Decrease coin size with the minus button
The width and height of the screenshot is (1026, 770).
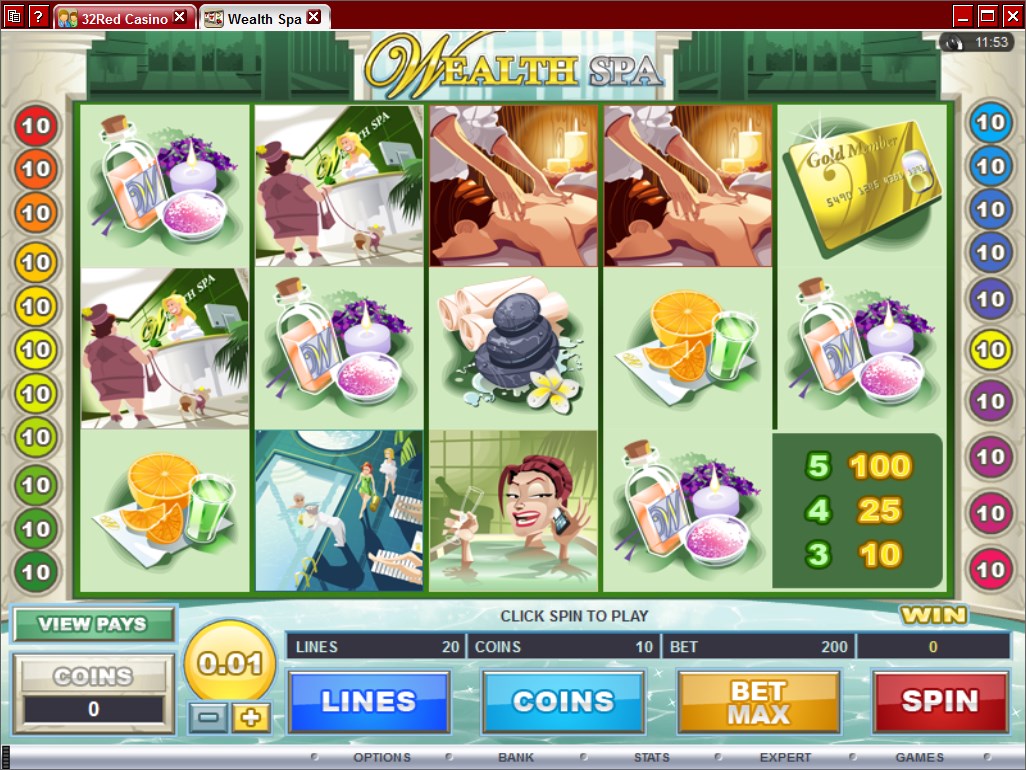point(208,717)
